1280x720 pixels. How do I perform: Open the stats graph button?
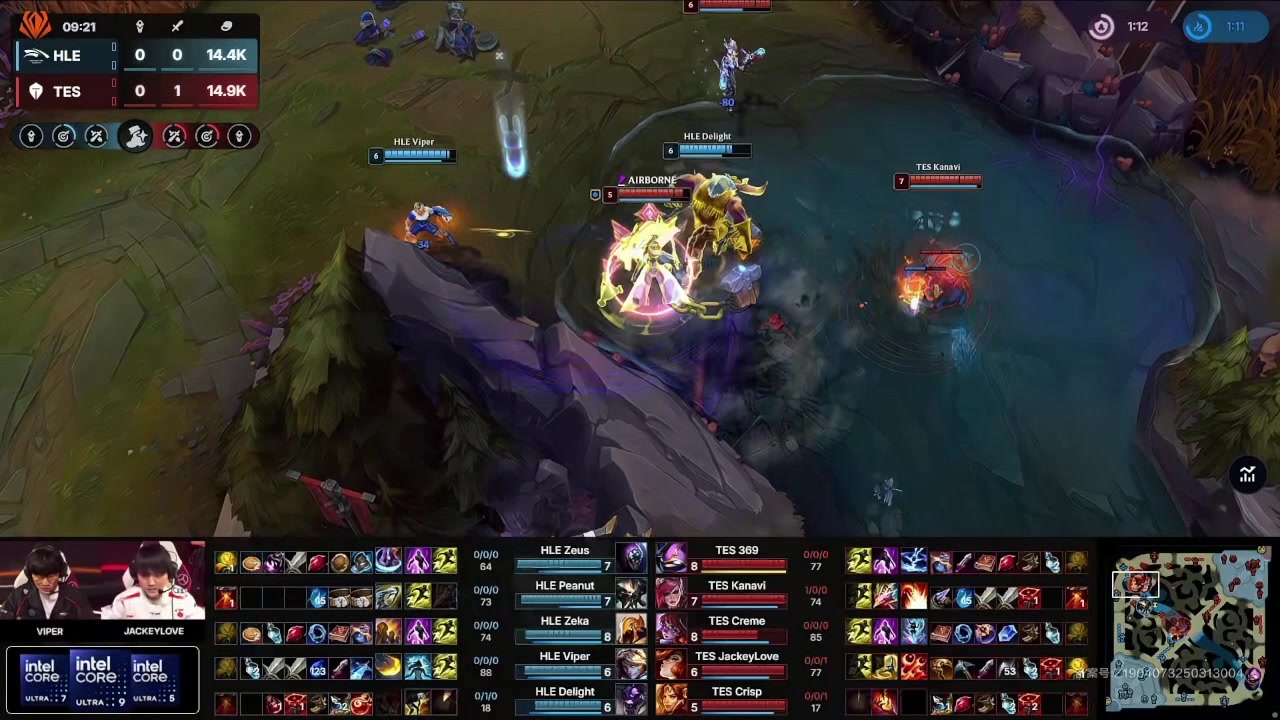coord(1247,475)
